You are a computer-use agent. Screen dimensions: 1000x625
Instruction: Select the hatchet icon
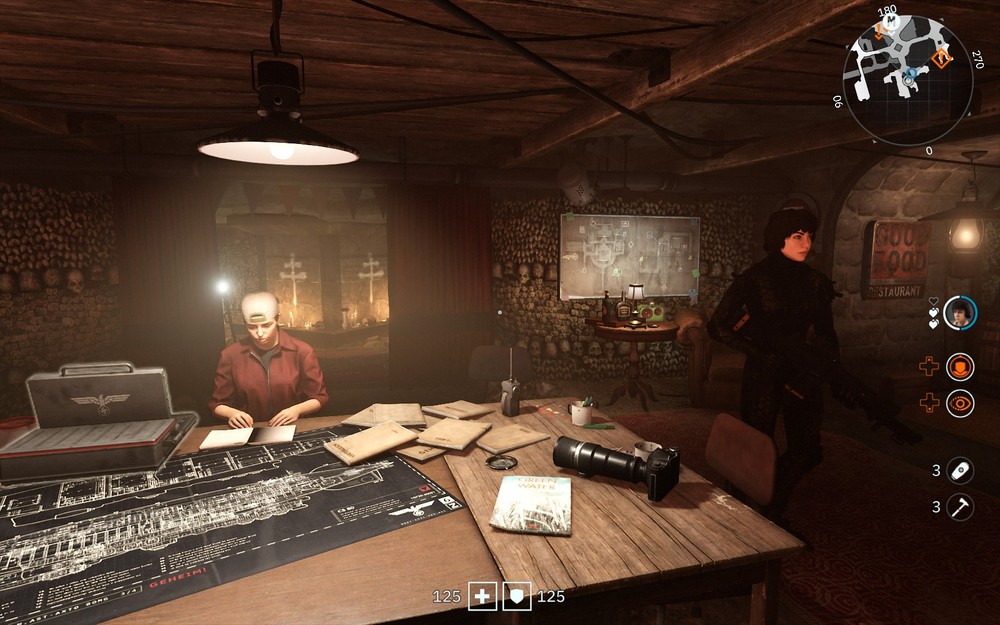pyautogui.click(x=960, y=506)
